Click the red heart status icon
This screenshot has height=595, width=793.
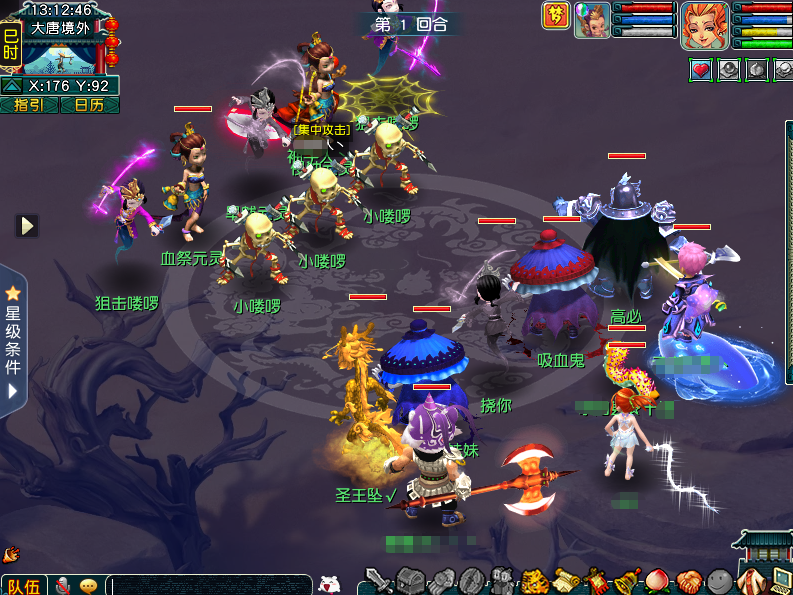(701, 70)
